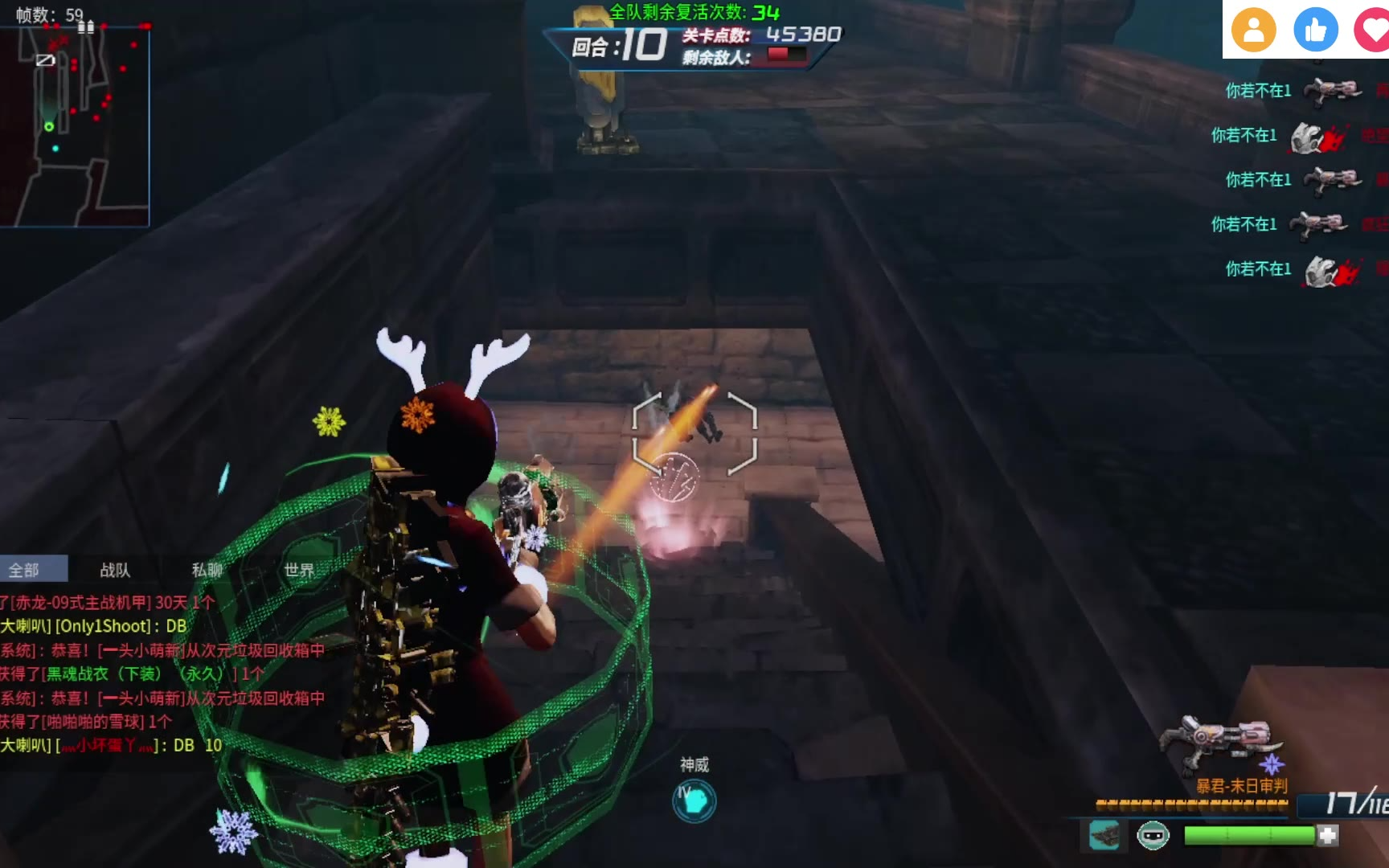Activate the 神威 skill icon
Screen dimensions: 1389x868
[x=694, y=800]
